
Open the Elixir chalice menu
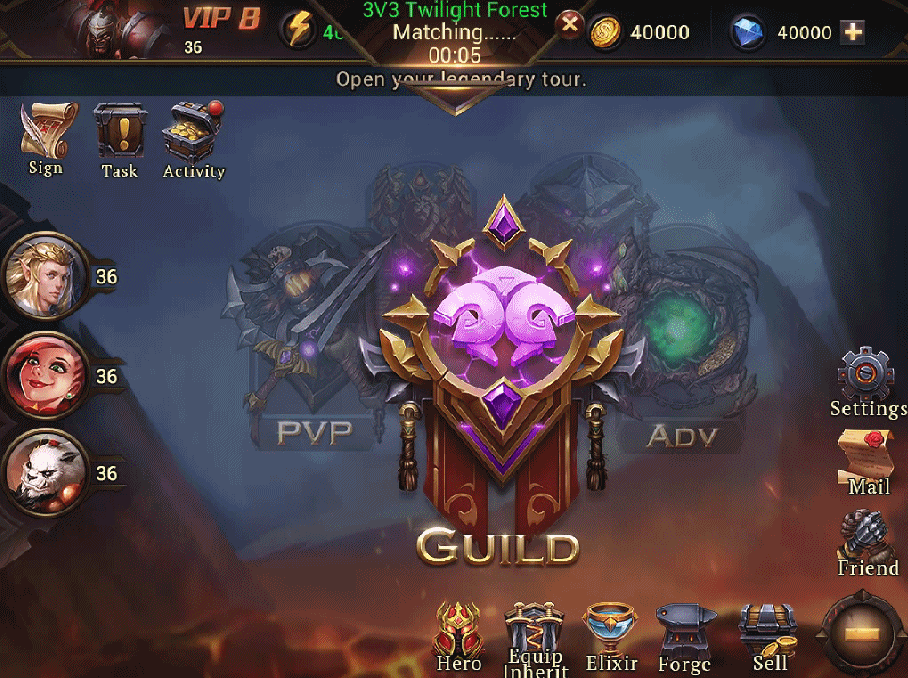(610, 632)
